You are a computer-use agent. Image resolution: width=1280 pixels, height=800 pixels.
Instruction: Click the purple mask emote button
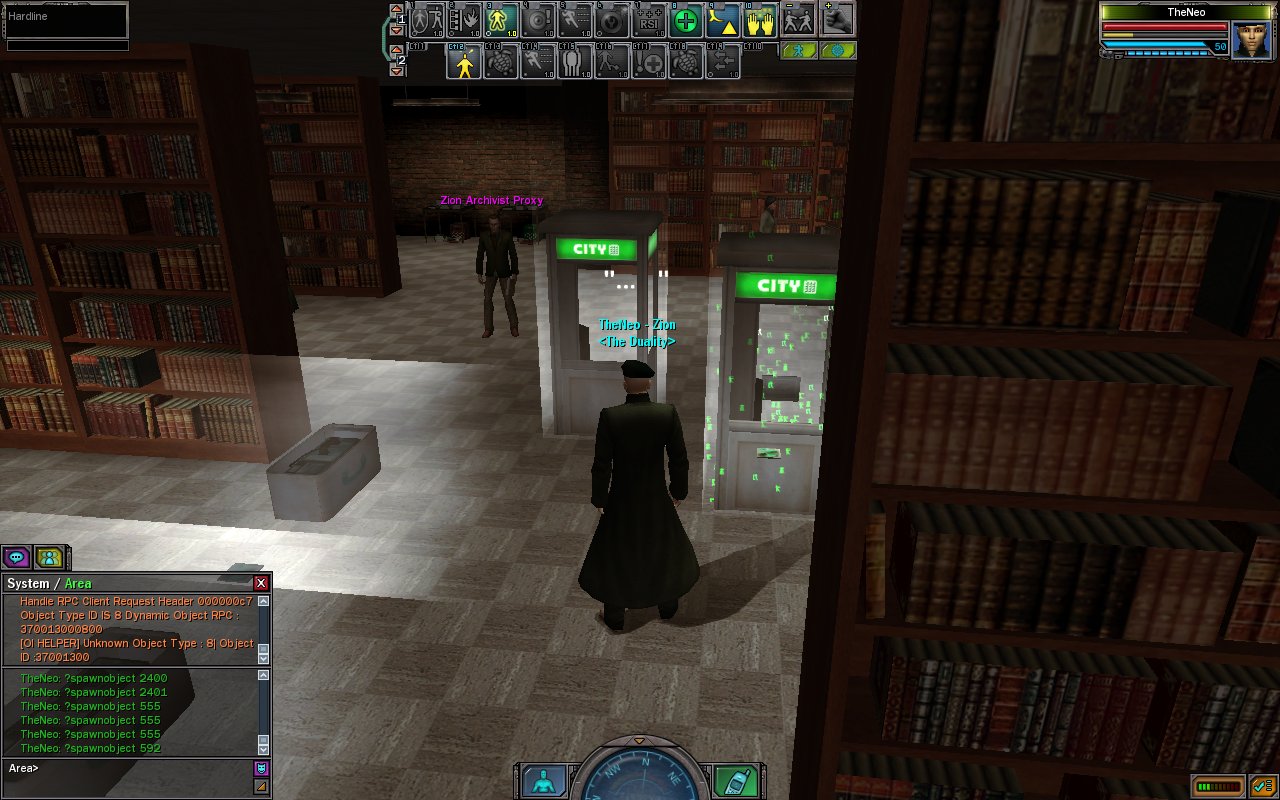point(261,768)
